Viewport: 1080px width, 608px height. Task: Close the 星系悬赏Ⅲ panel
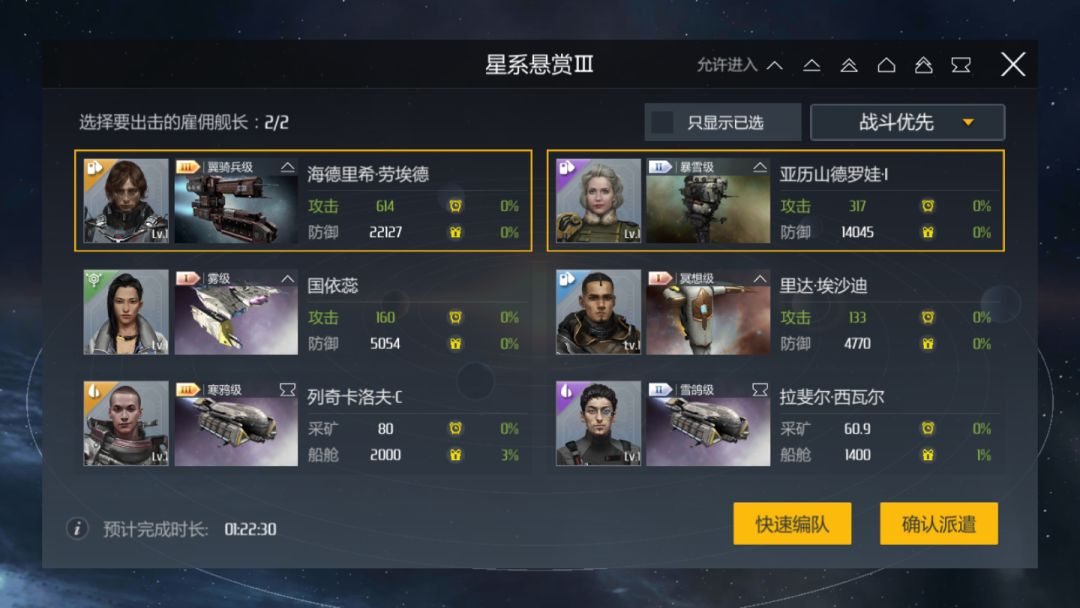(x=1013, y=65)
